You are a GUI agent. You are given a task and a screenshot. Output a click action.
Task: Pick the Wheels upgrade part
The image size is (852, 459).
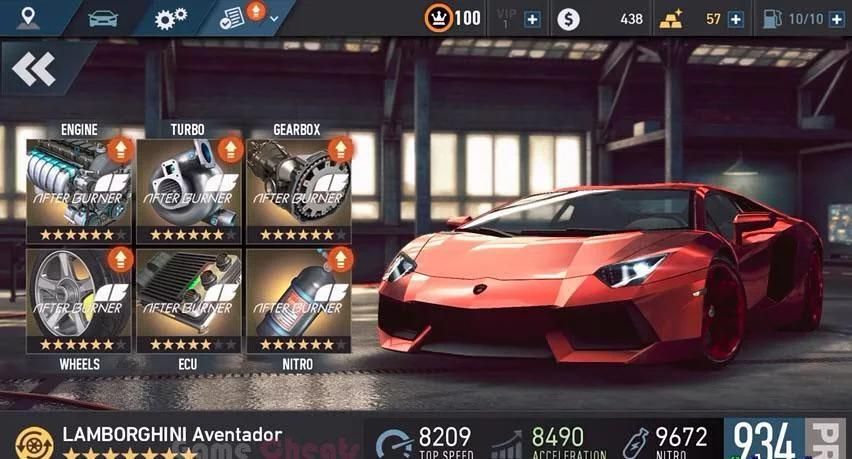tap(79, 300)
